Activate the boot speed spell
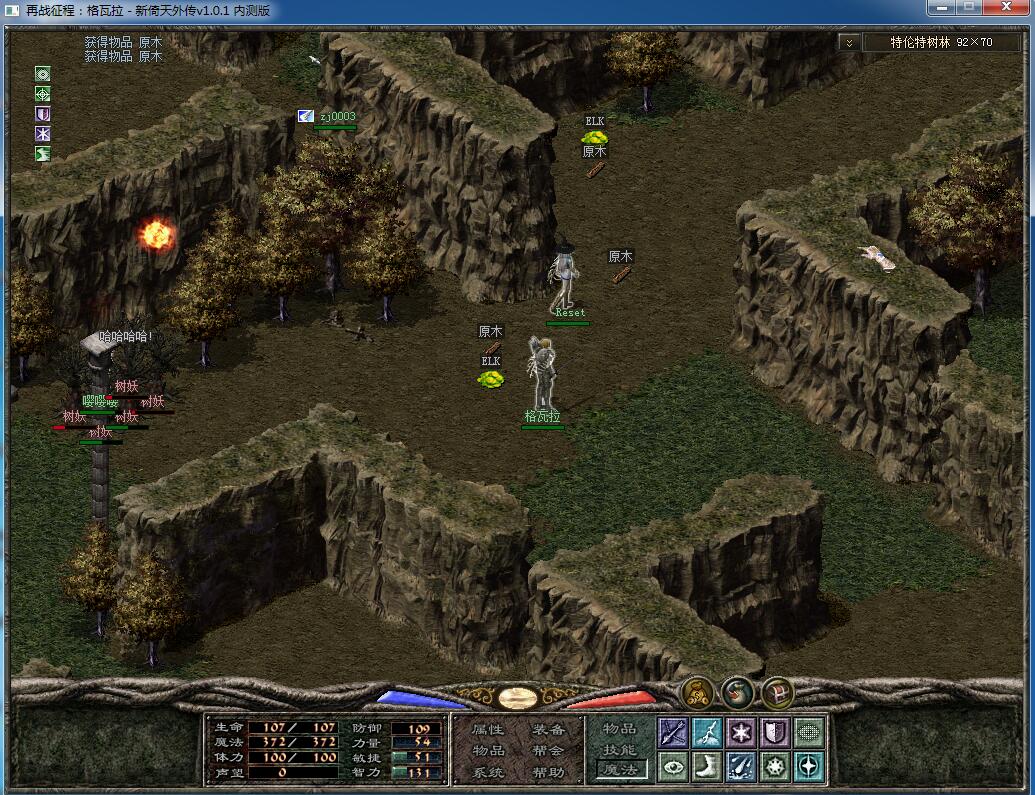1035x795 pixels. point(707,766)
